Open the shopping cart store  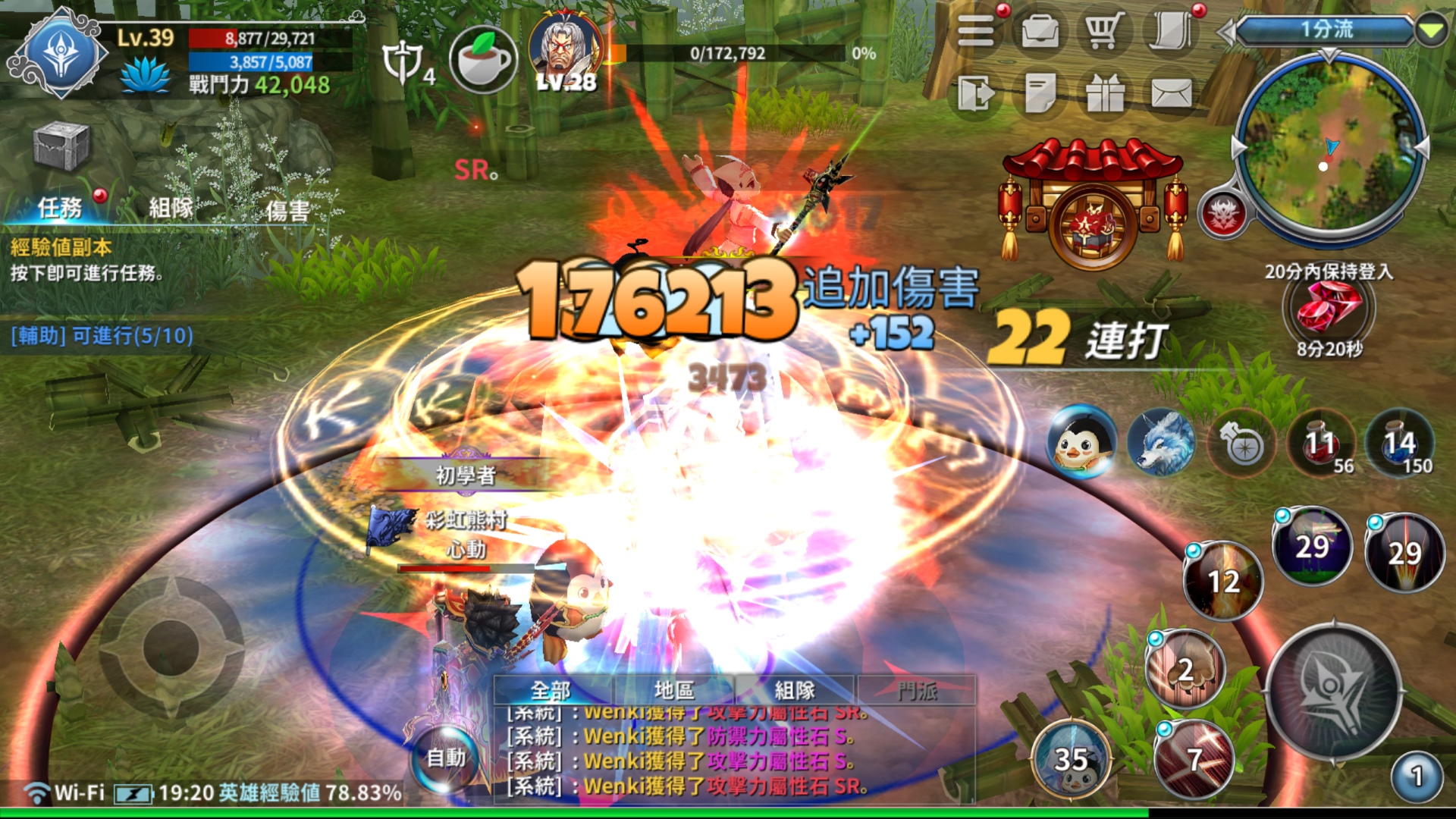(1104, 32)
